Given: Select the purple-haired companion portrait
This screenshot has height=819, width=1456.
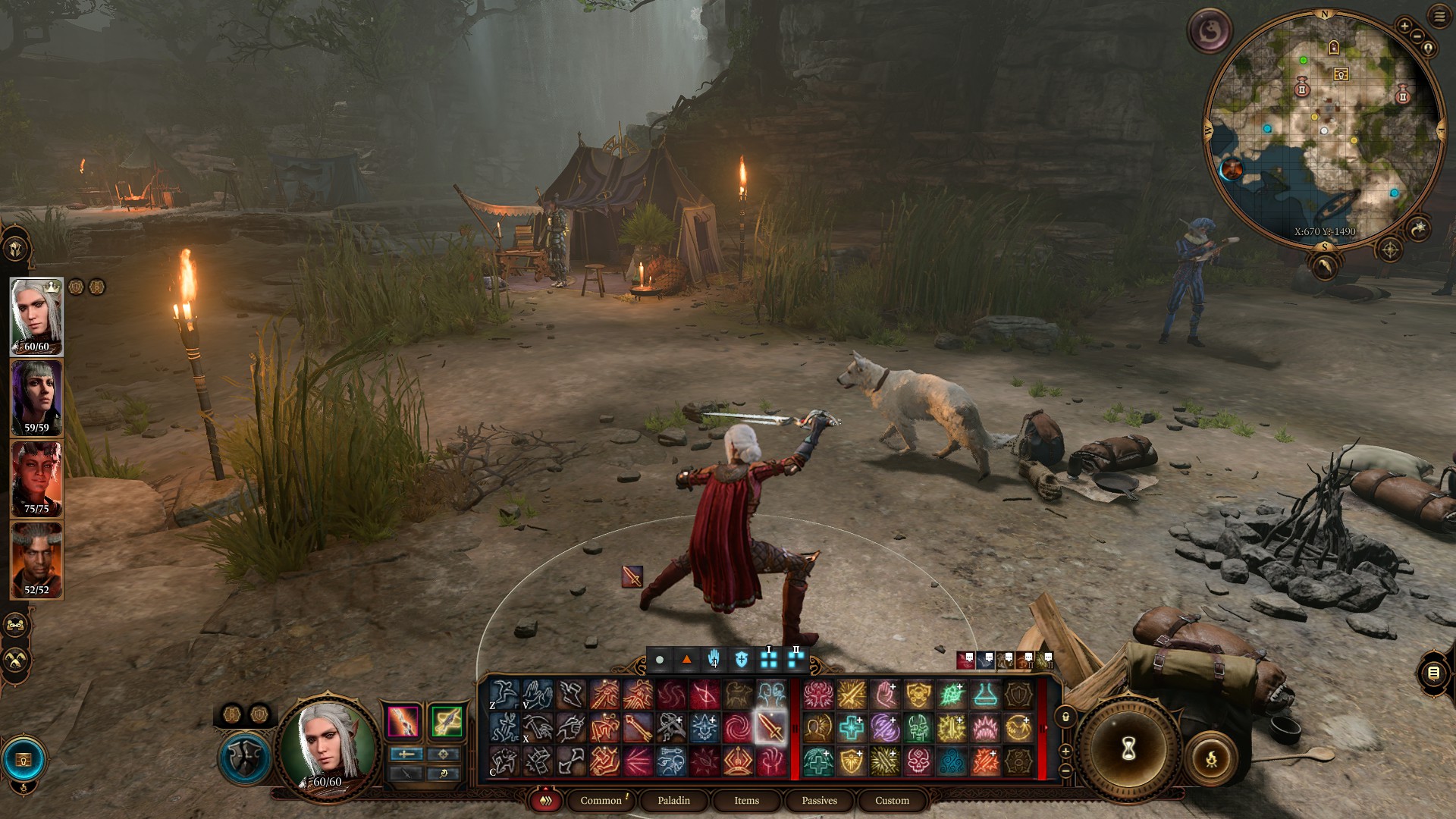Looking at the screenshot, I should (36, 397).
